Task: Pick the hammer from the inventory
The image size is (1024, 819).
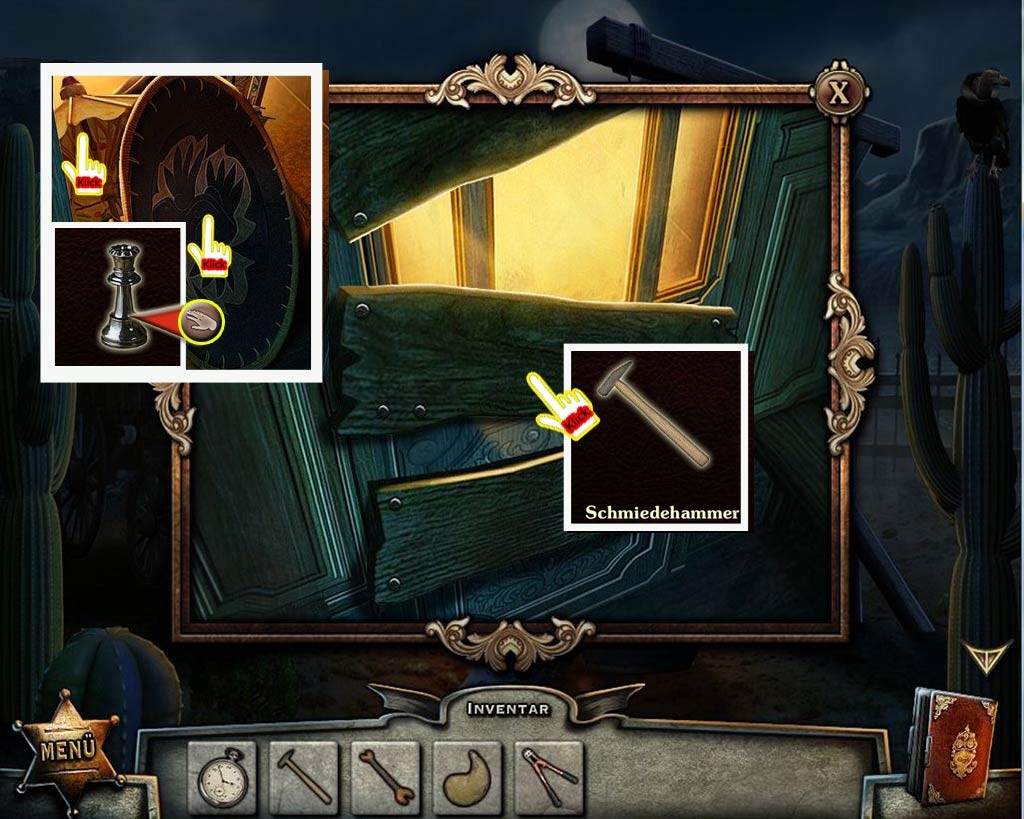Action: (x=303, y=777)
